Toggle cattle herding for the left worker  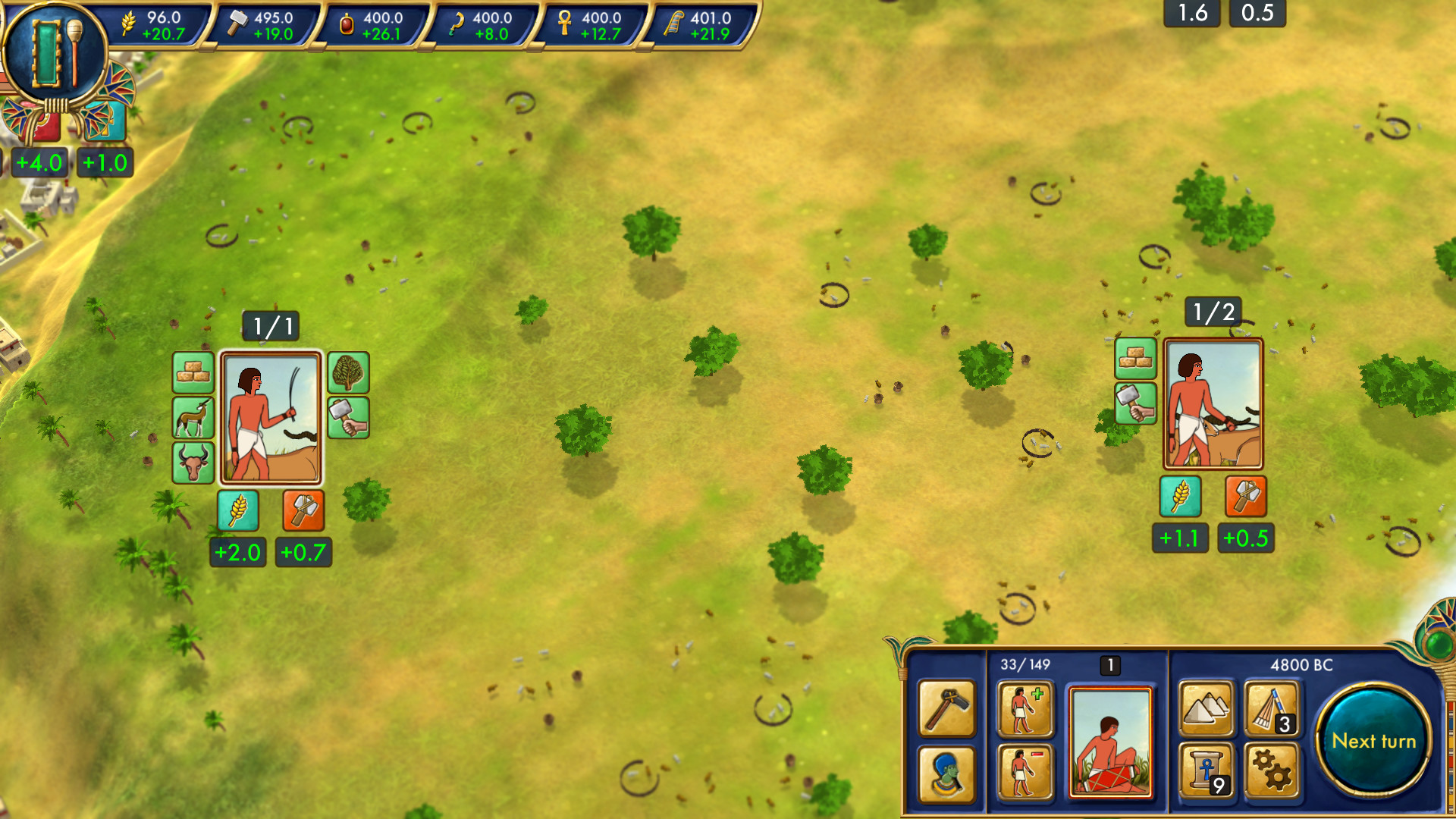193,460
